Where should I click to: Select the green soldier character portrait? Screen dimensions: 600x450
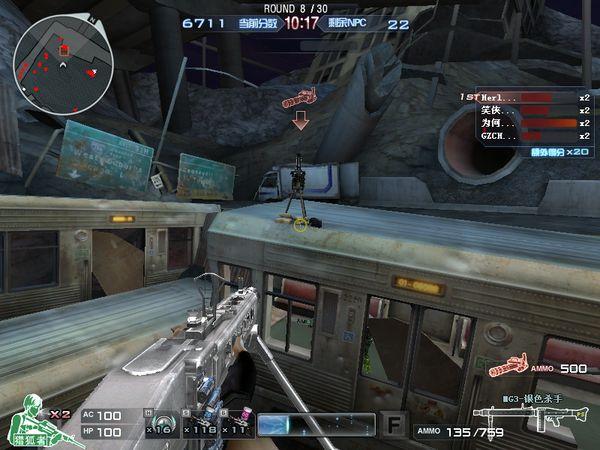point(33,421)
